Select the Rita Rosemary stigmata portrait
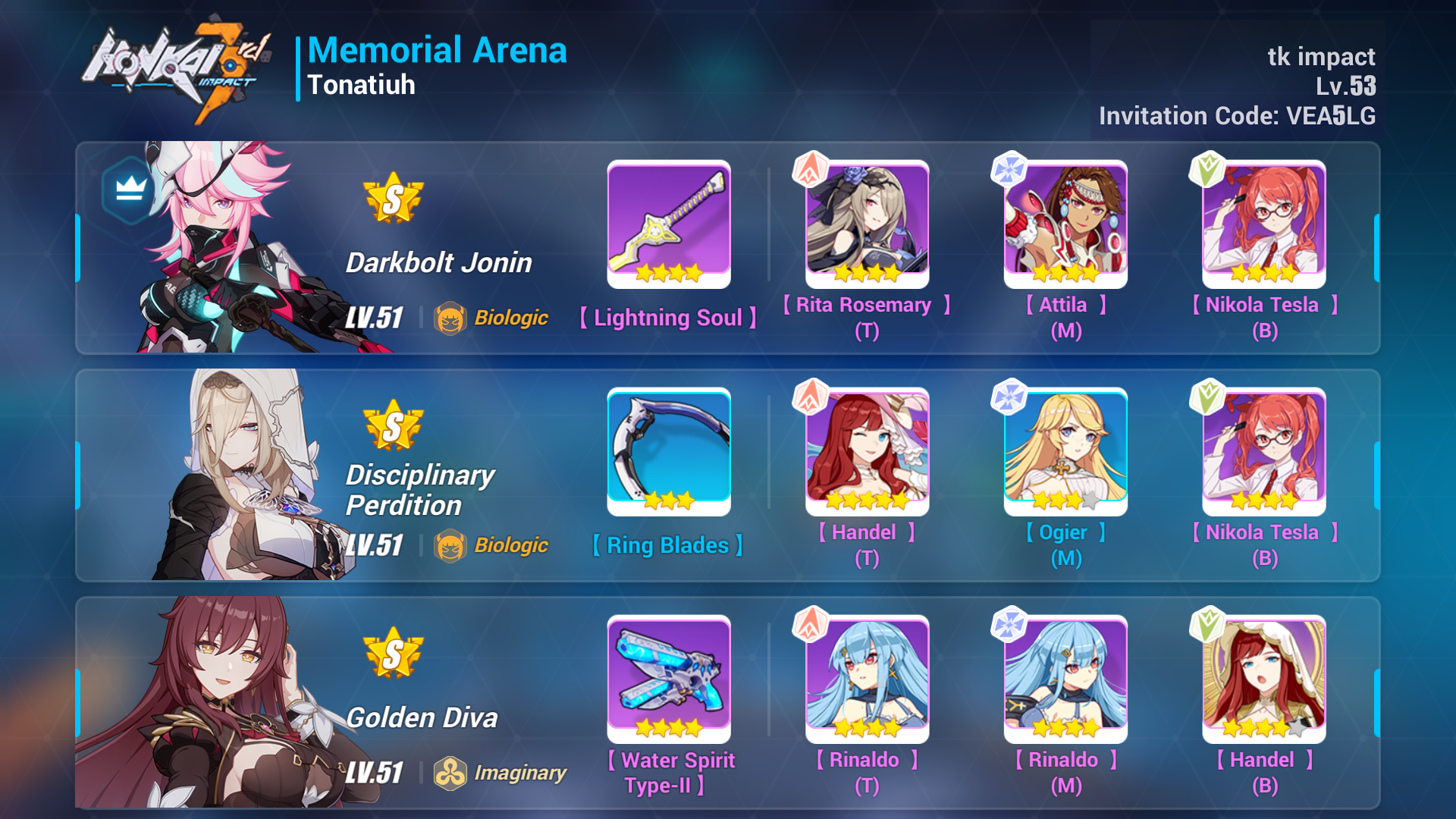The height and width of the screenshot is (819, 1456). pyautogui.click(x=867, y=225)
